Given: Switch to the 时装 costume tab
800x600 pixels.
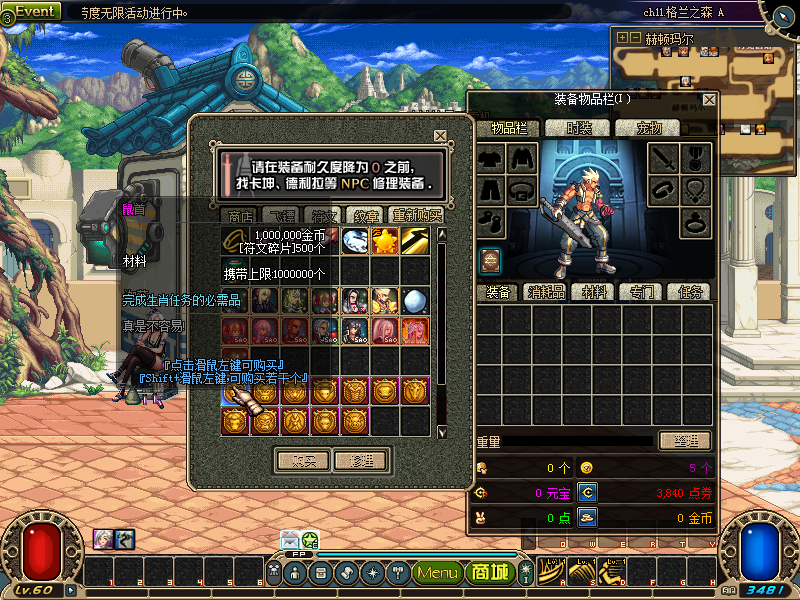Looking at the screenshot, I should click(579, 128).
